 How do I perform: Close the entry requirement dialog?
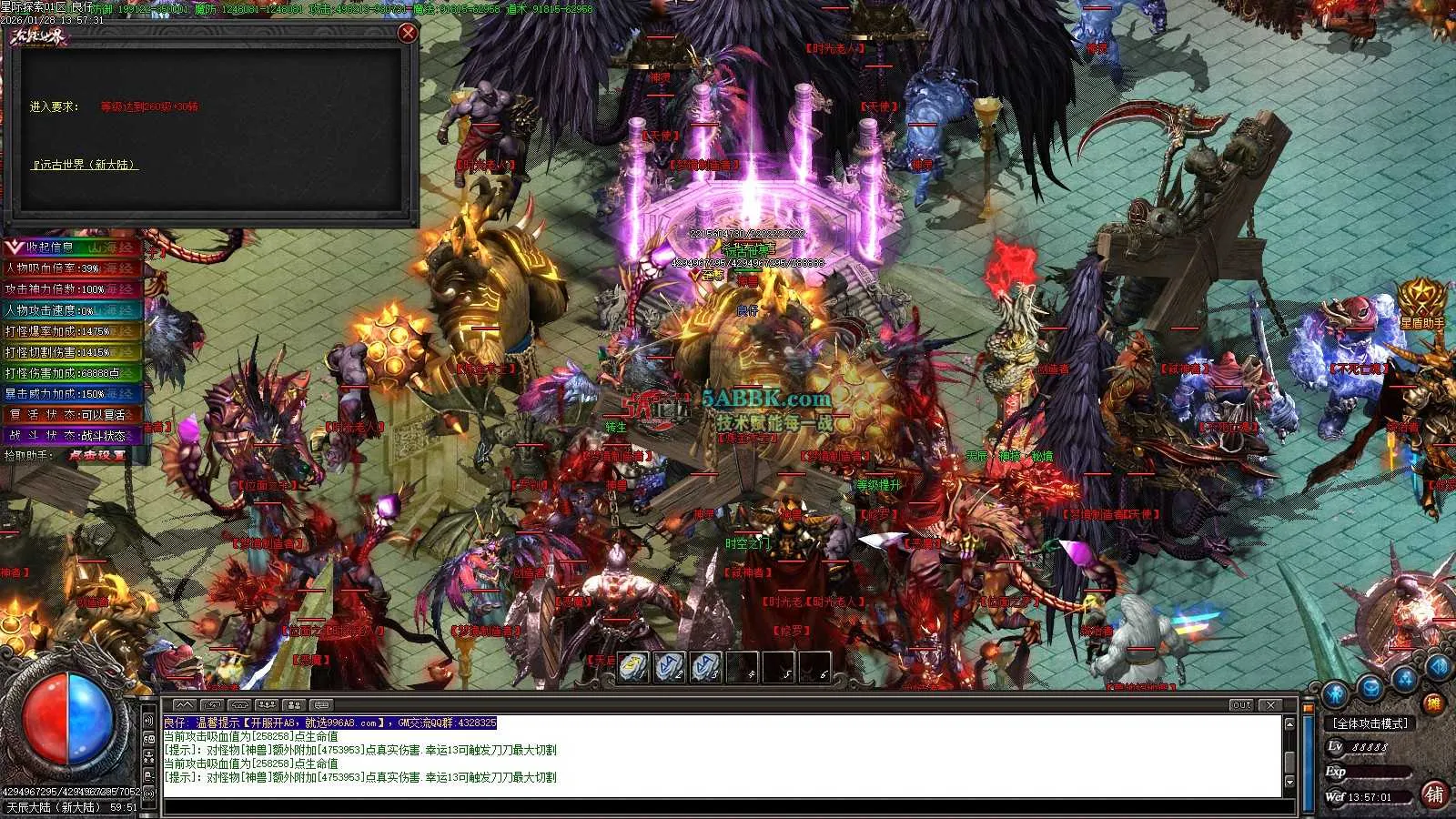(x=408, y=33)
